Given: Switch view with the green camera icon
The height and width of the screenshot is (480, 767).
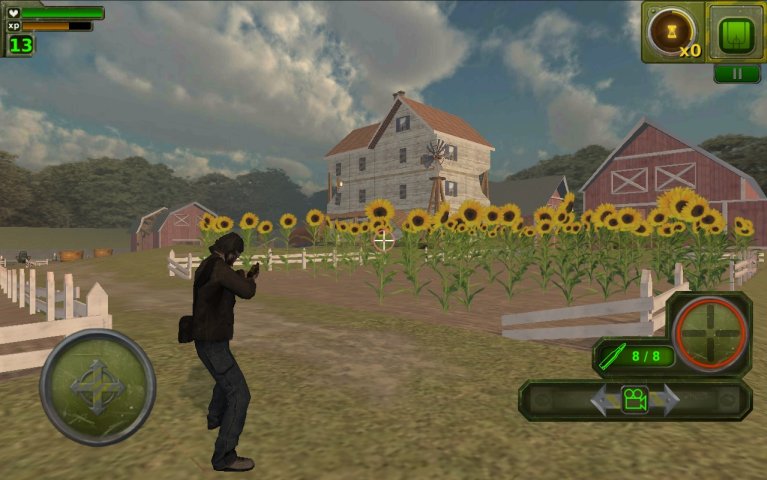Looking at the screenshot, I should click(x=634, y=399).
